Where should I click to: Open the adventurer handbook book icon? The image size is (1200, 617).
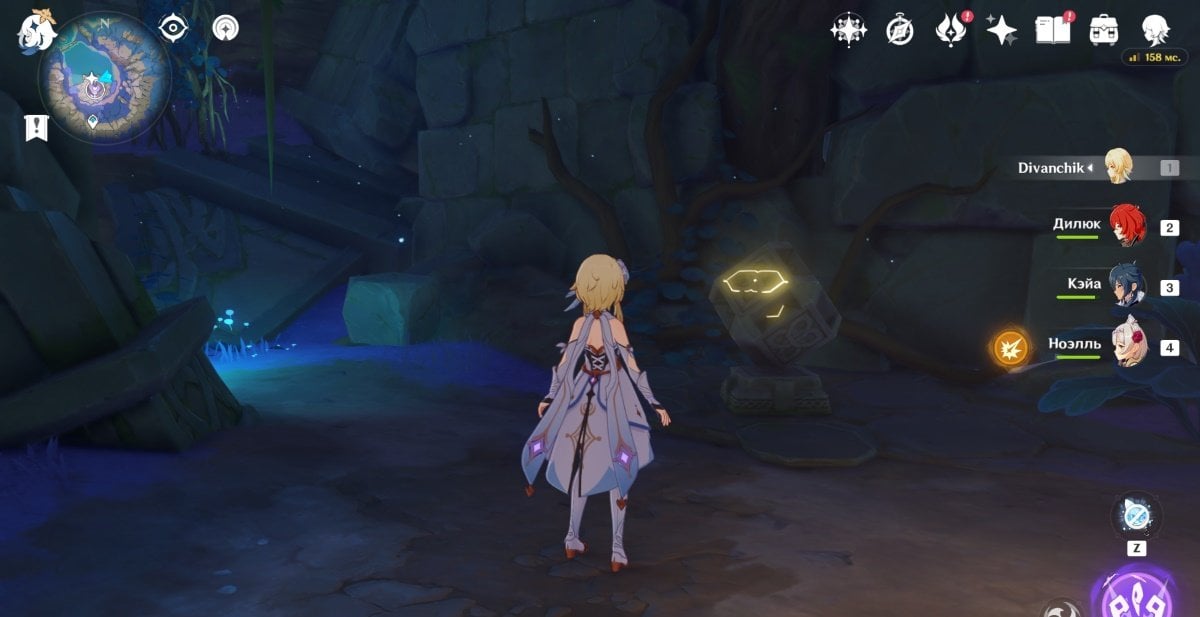click(1053, 29)
